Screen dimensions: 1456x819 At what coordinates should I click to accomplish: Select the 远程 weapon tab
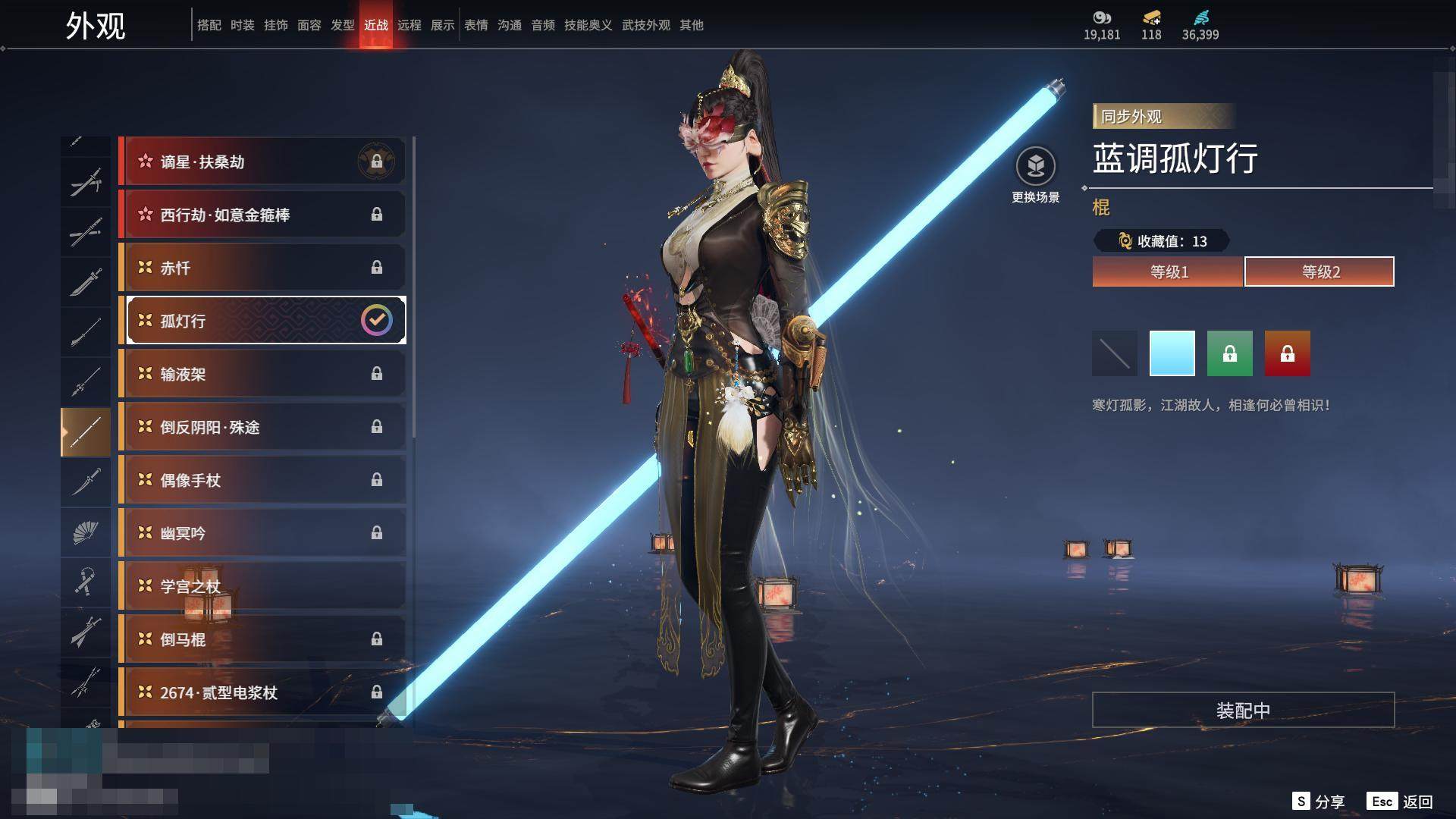409,25
